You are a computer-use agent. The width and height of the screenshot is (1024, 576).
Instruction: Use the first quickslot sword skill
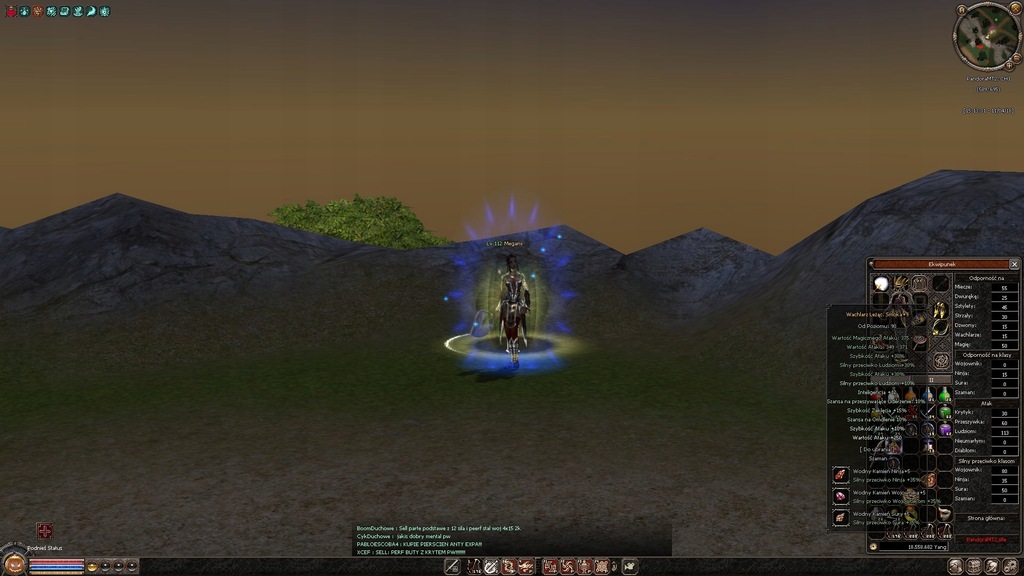point(452,567)
